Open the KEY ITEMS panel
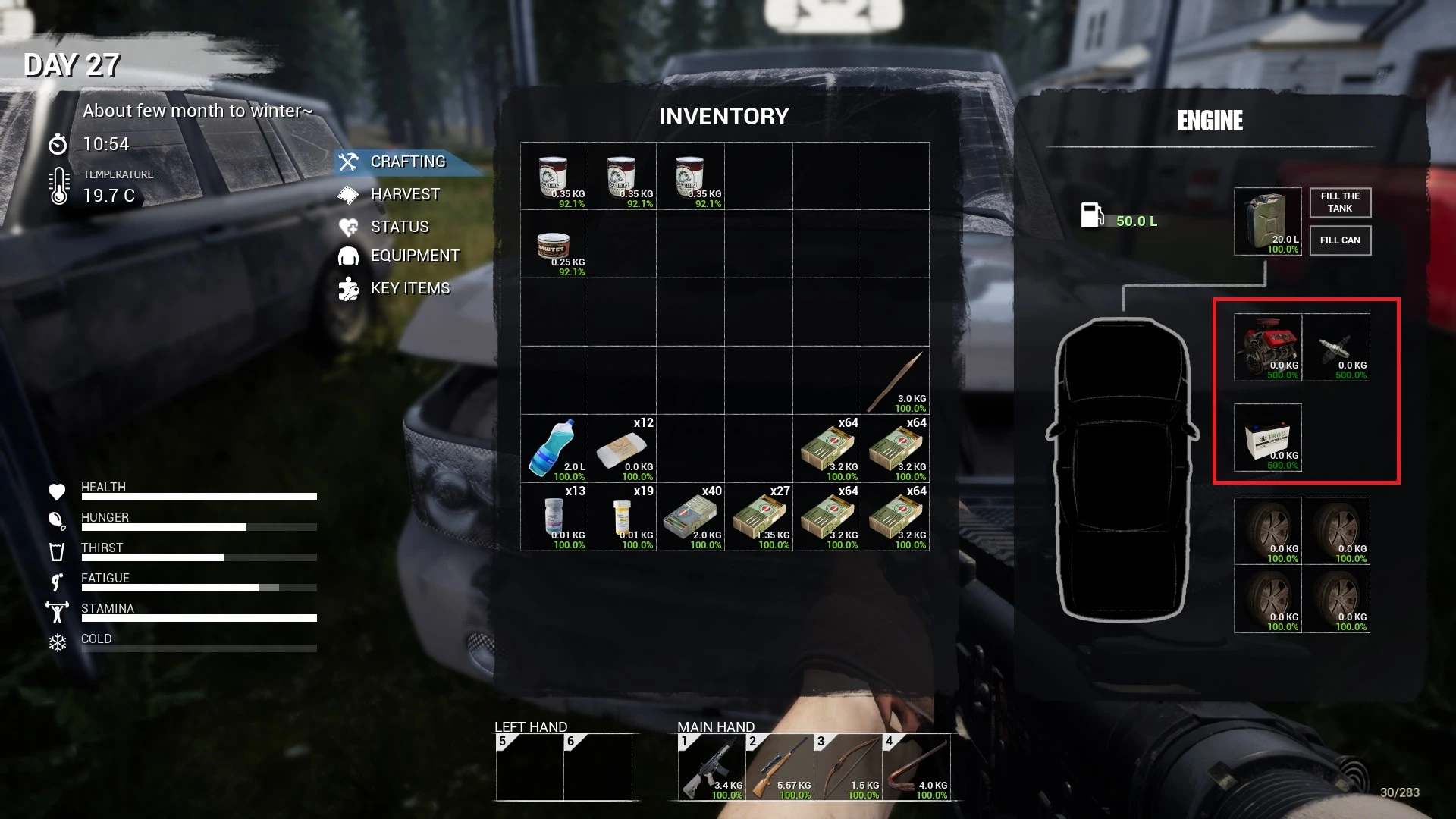The height and width of the screenshot is (819, 1456). pyautogui.click(x=409, y=288)
